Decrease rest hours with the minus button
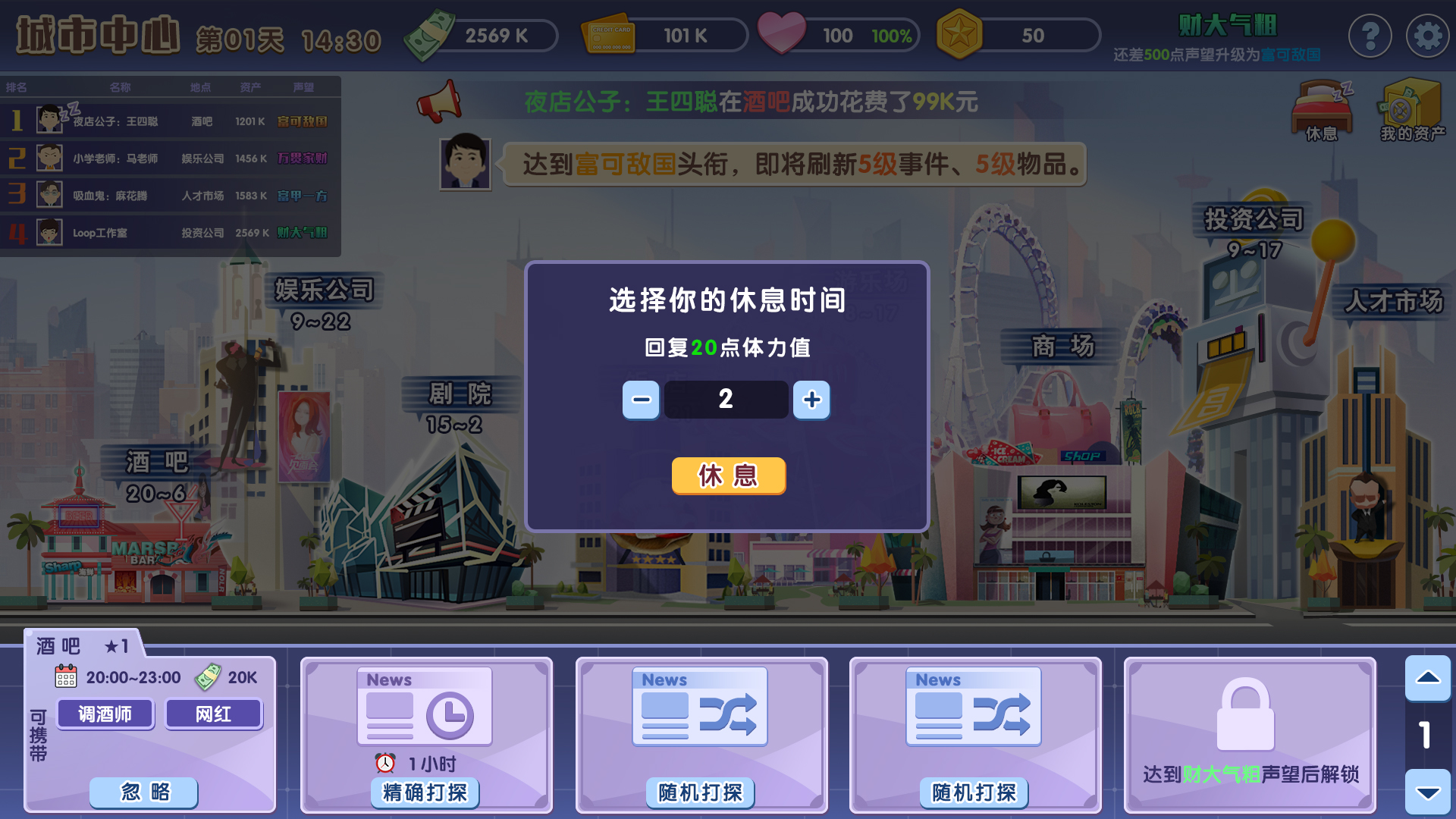 [641, 400]
